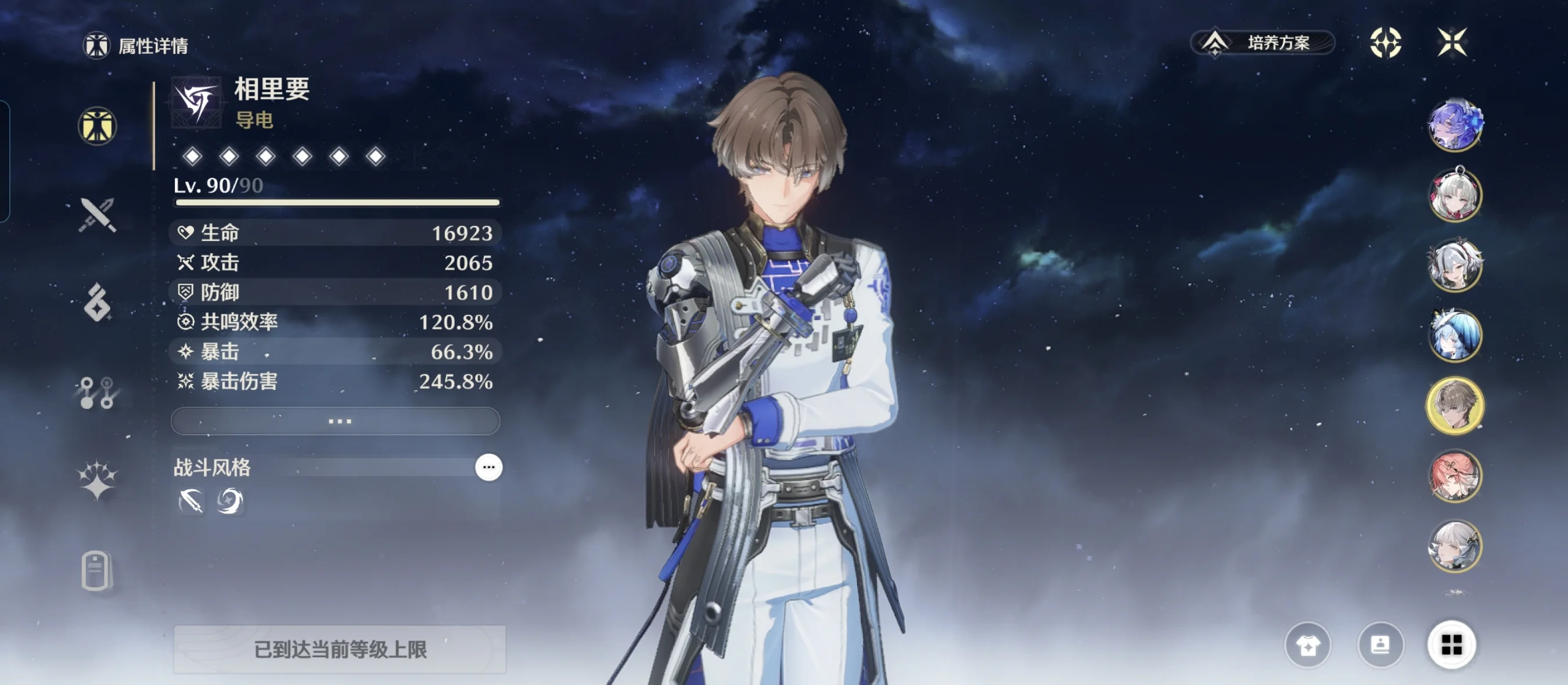Open the outfit shirt icon button
The image size is (1568, 685).
(1307, 645)
